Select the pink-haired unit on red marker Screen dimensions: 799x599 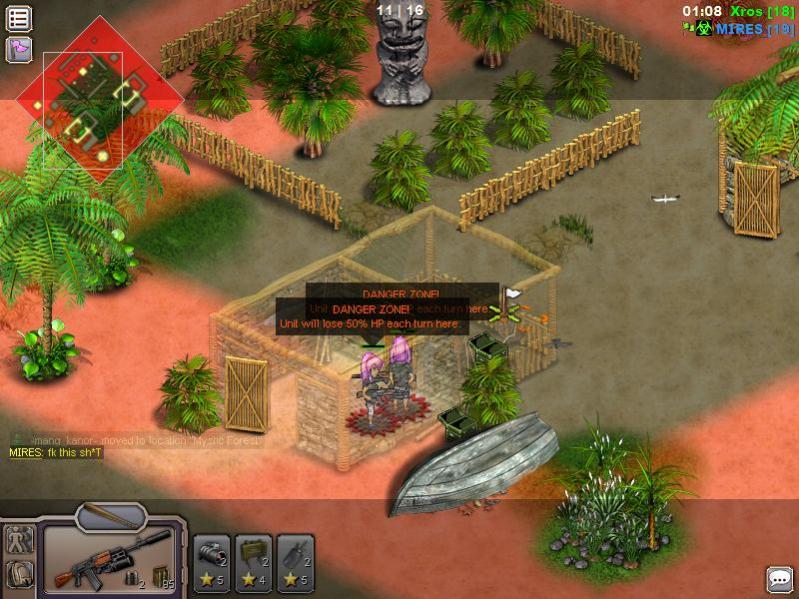tap(374, 385)
